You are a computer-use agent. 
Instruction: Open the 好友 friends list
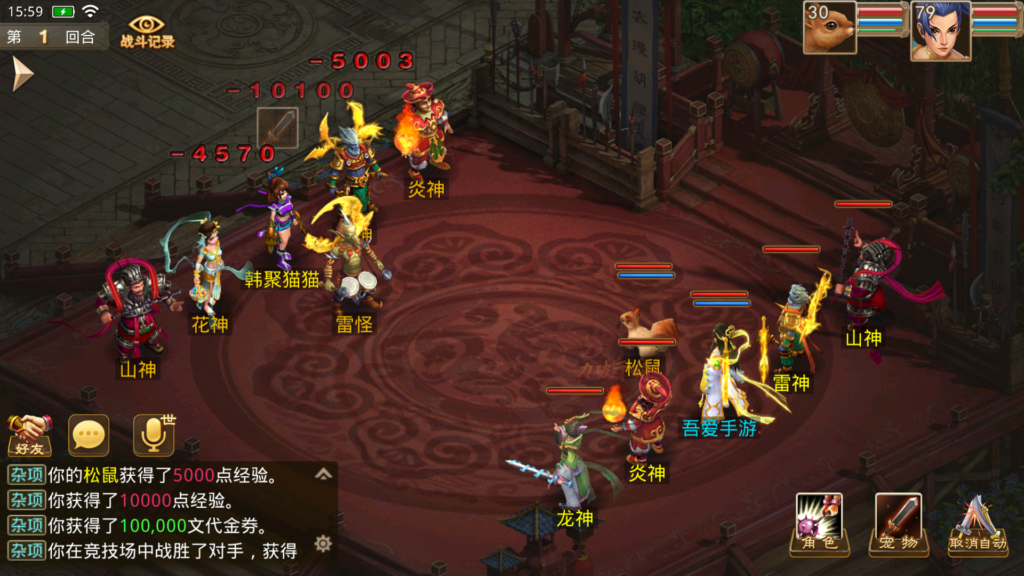[30, 435]
